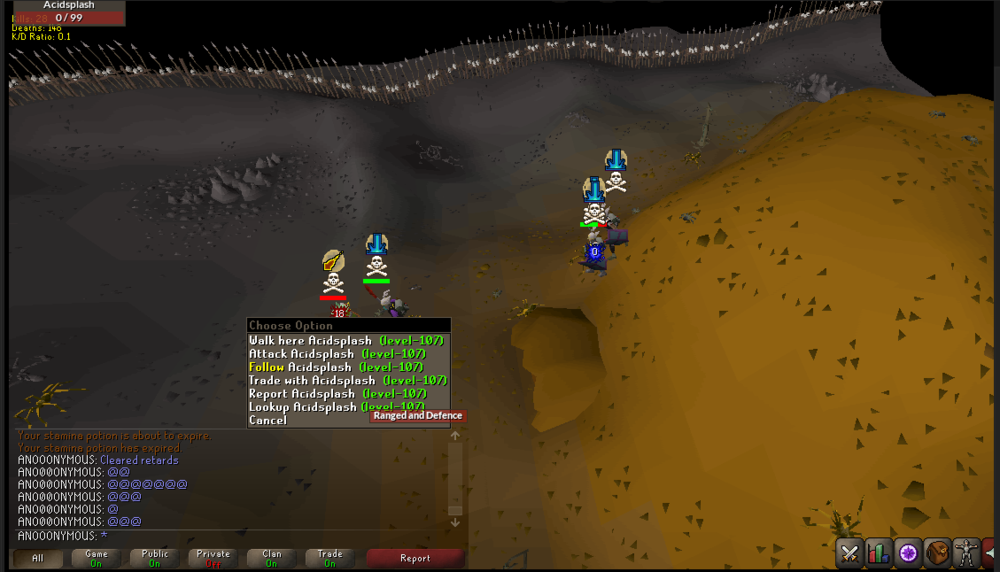Open the worn equipment figure tab
The height and width of the screenshot is (572, 1000).
[x=966, y=551]
